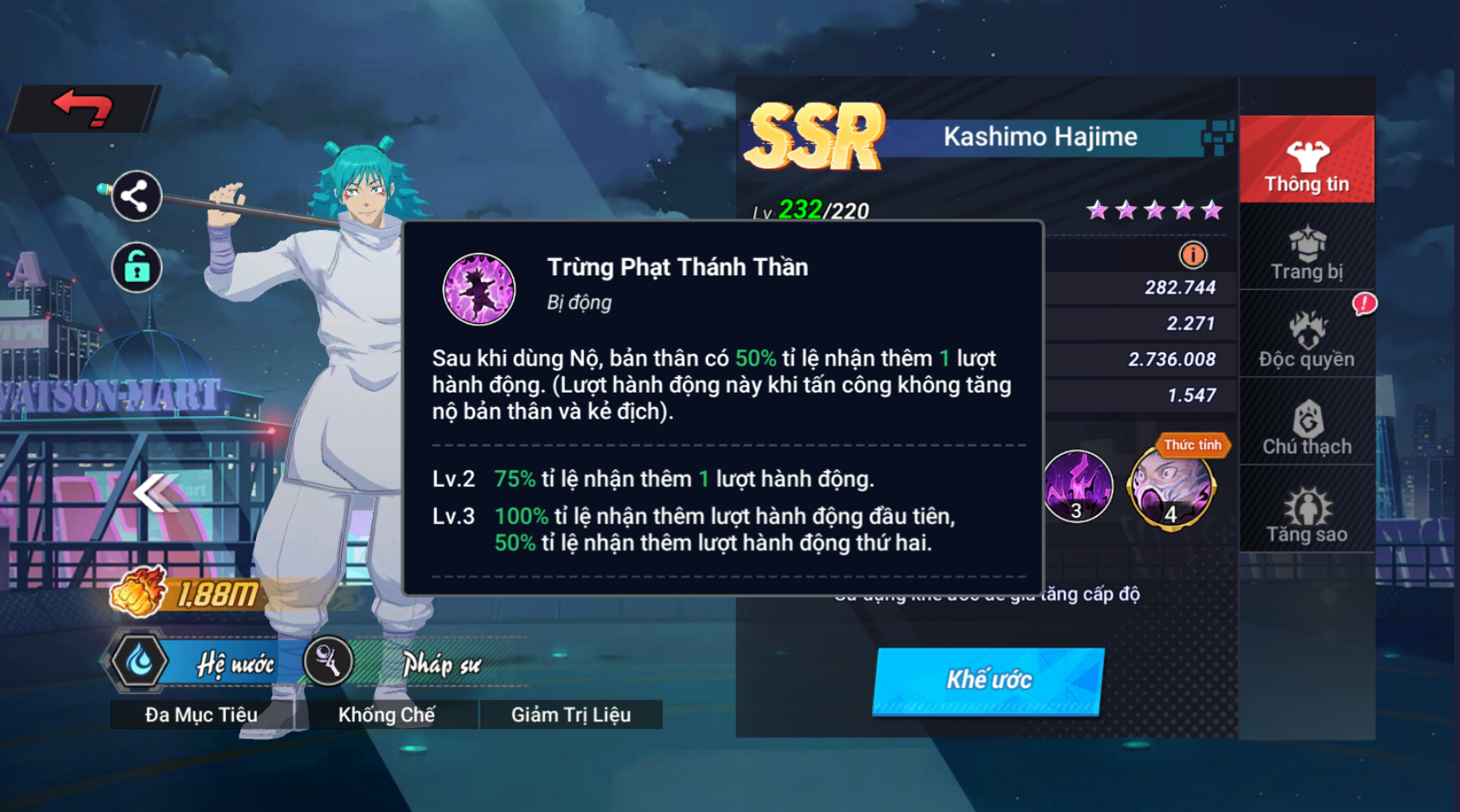
Task: Show the Khống Chế tag details
Action: [x=386, y=715]
